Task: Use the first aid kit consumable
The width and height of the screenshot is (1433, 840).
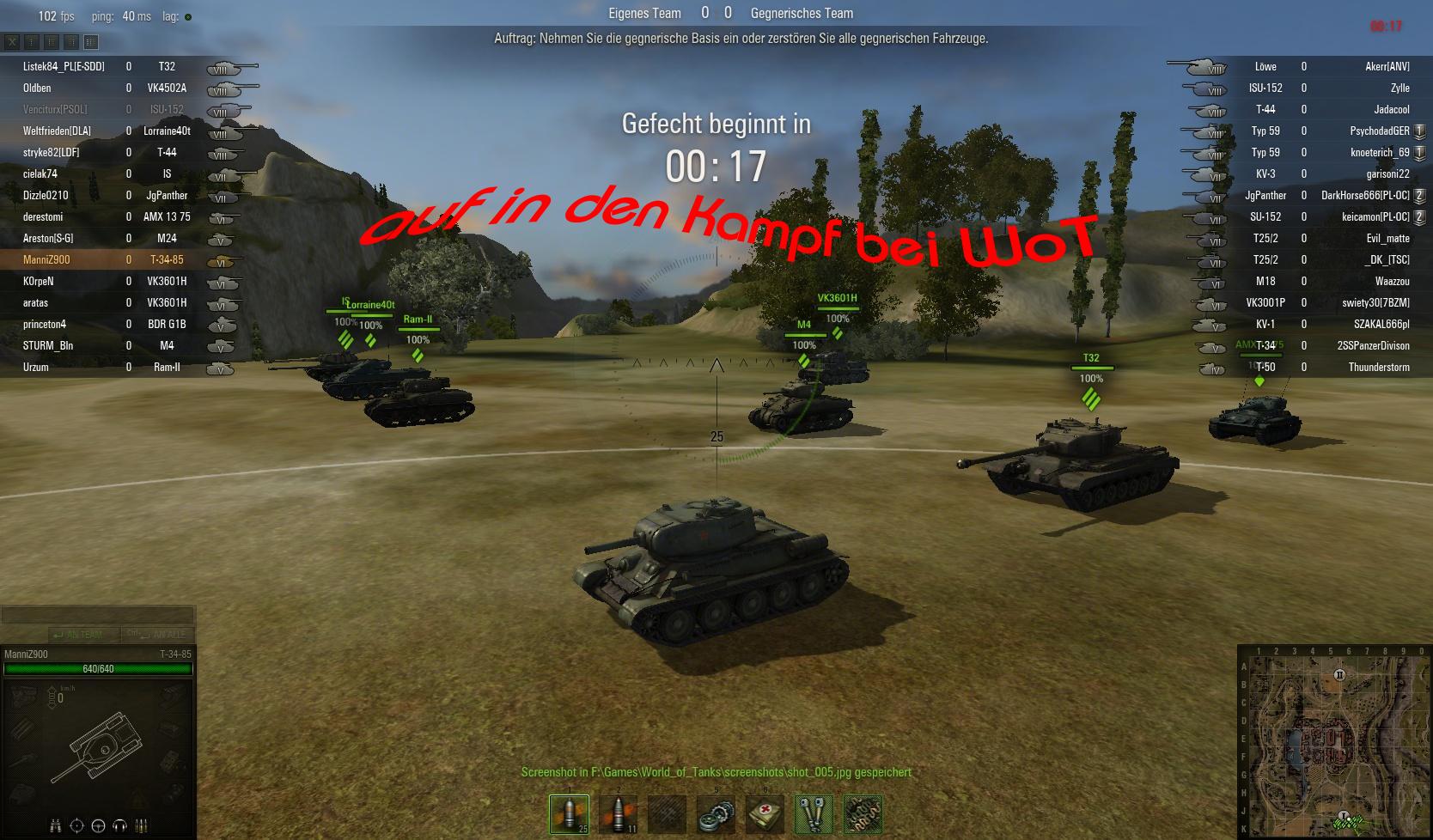Action: (765, 813)
